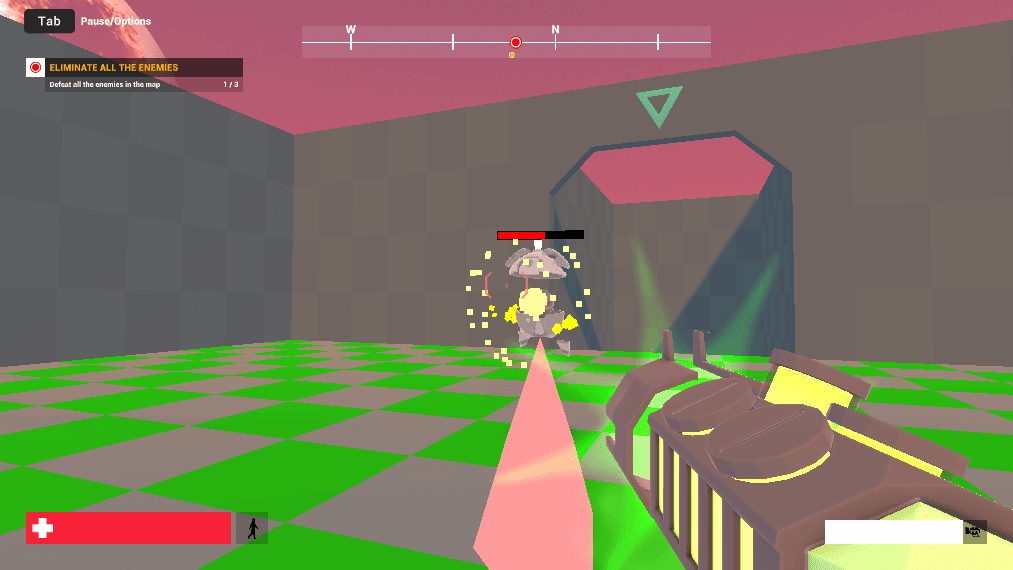Select the Eliminate All The Enemies objective

pyautogui.click(x=113, y=68)
